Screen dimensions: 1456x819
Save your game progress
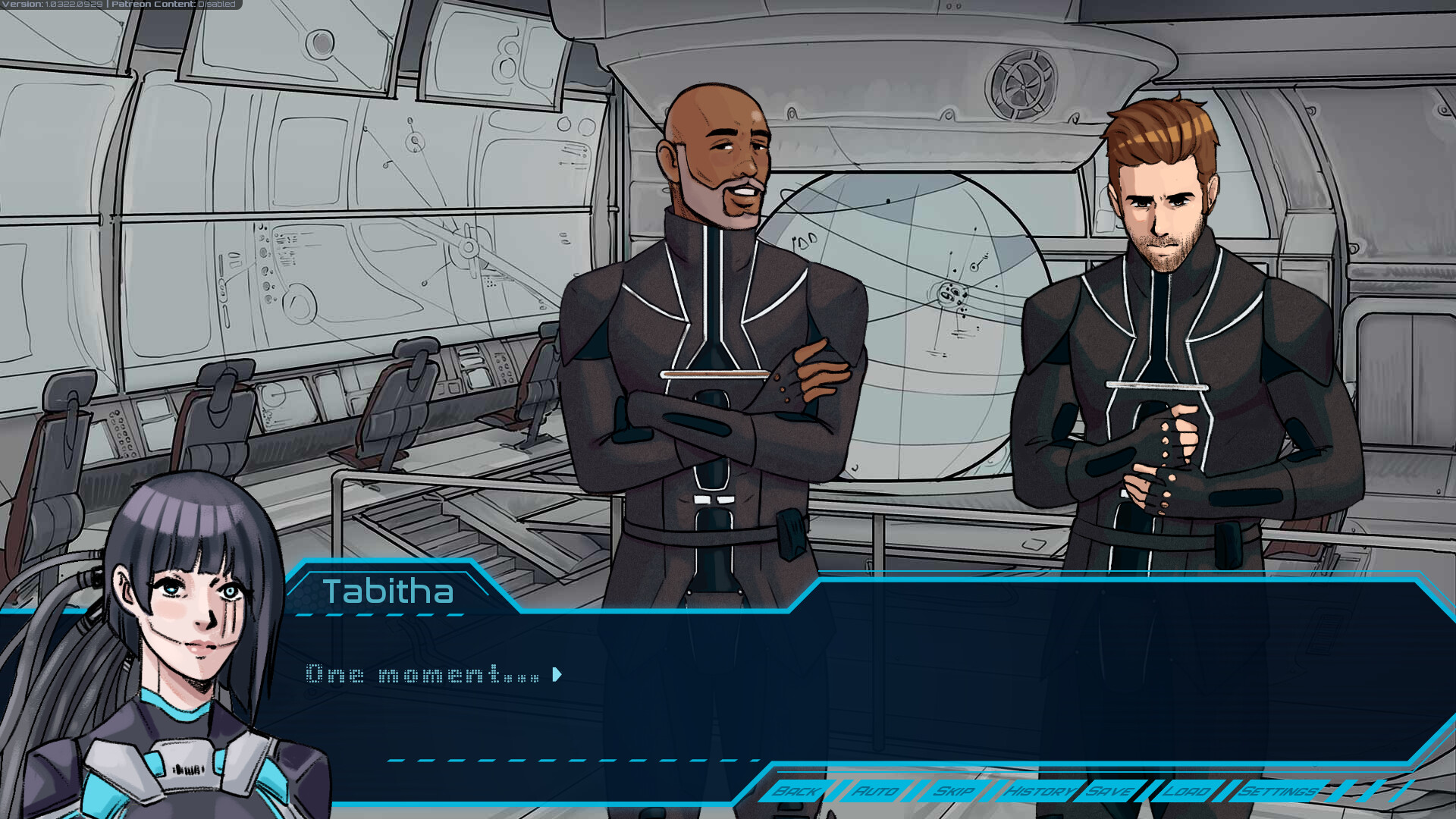[x=1107, y=790]
